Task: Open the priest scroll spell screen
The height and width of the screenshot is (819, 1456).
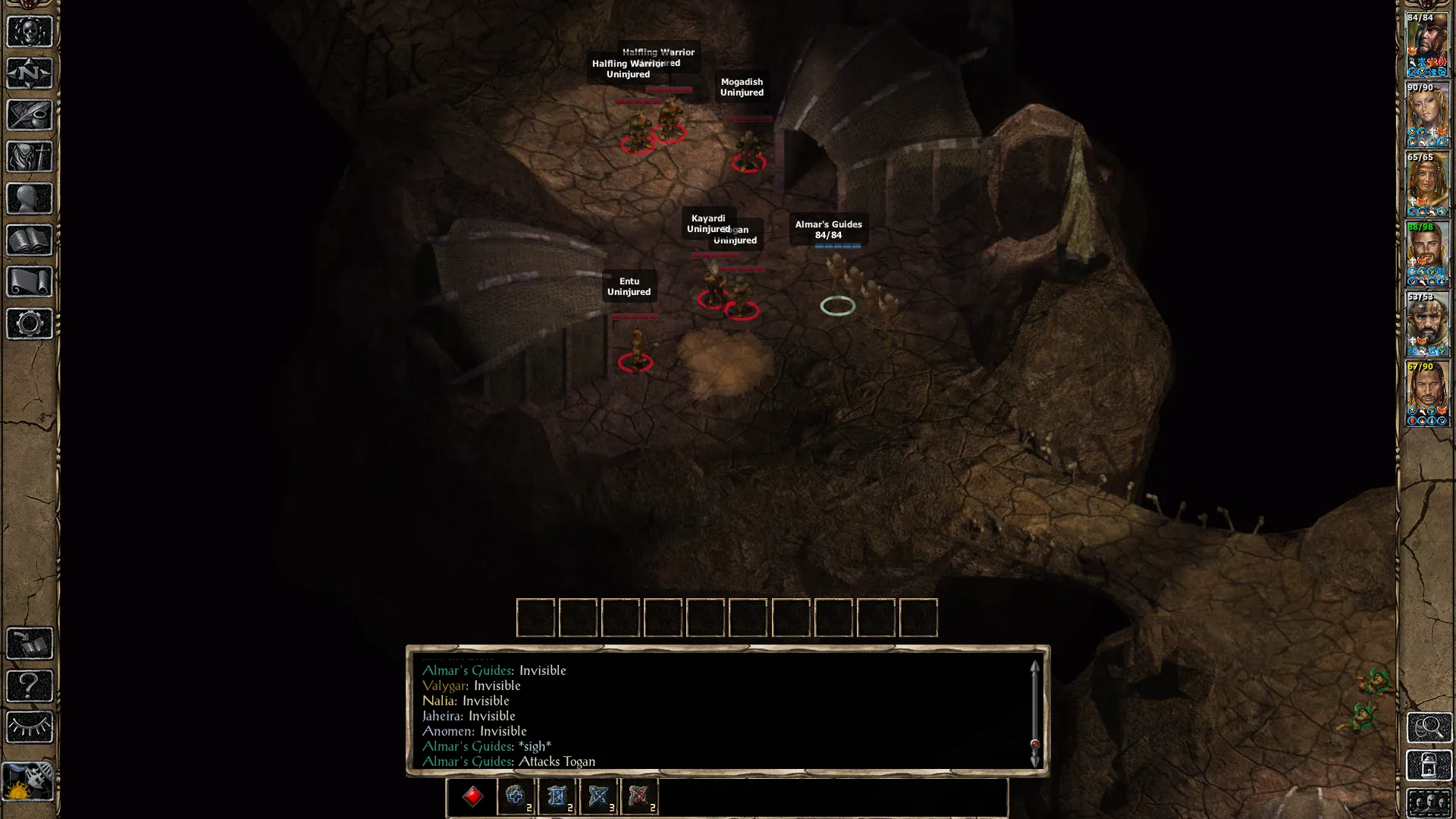Action: [x=30, y=282]
